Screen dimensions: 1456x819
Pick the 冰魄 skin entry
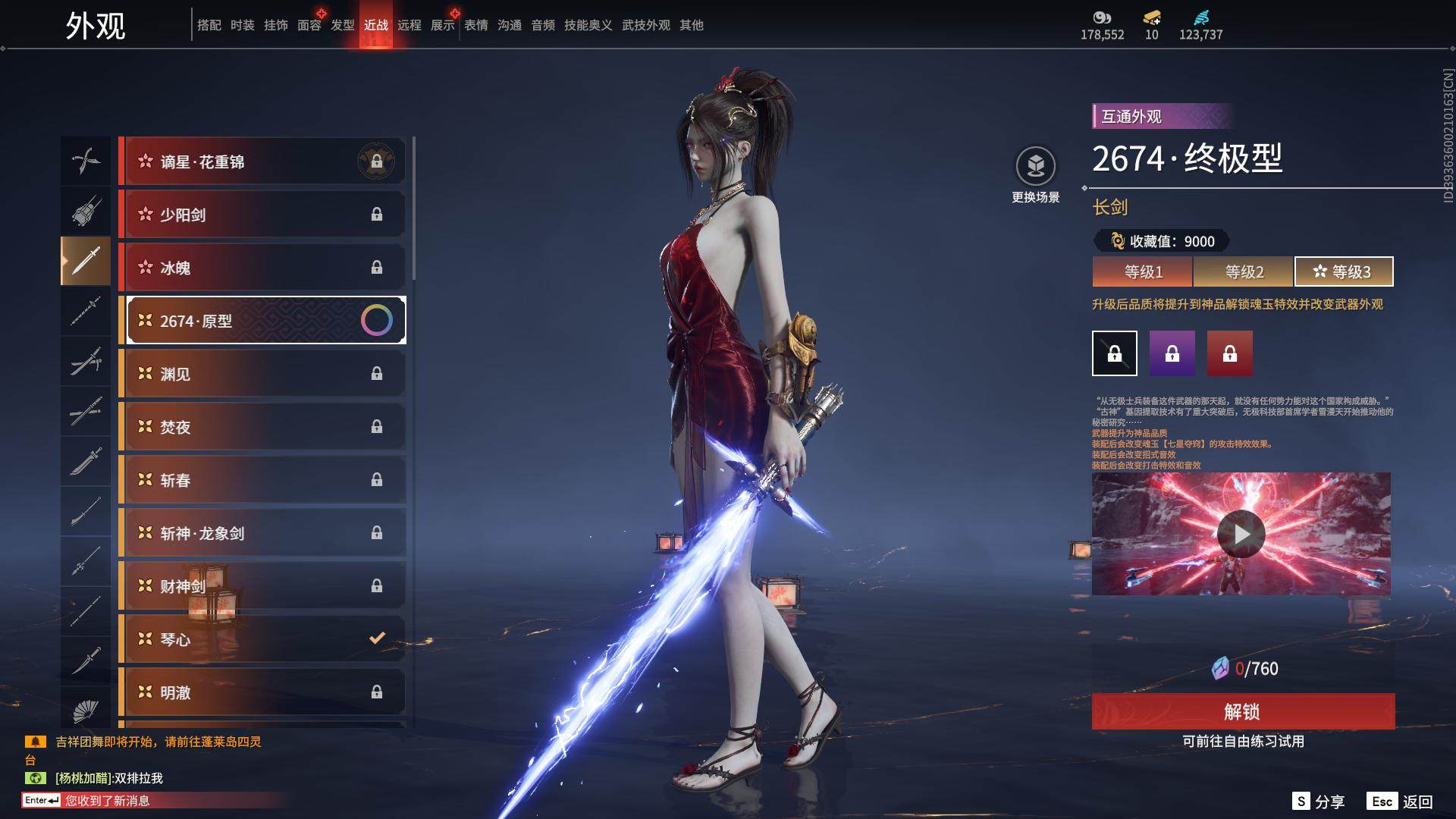(262, 268)
